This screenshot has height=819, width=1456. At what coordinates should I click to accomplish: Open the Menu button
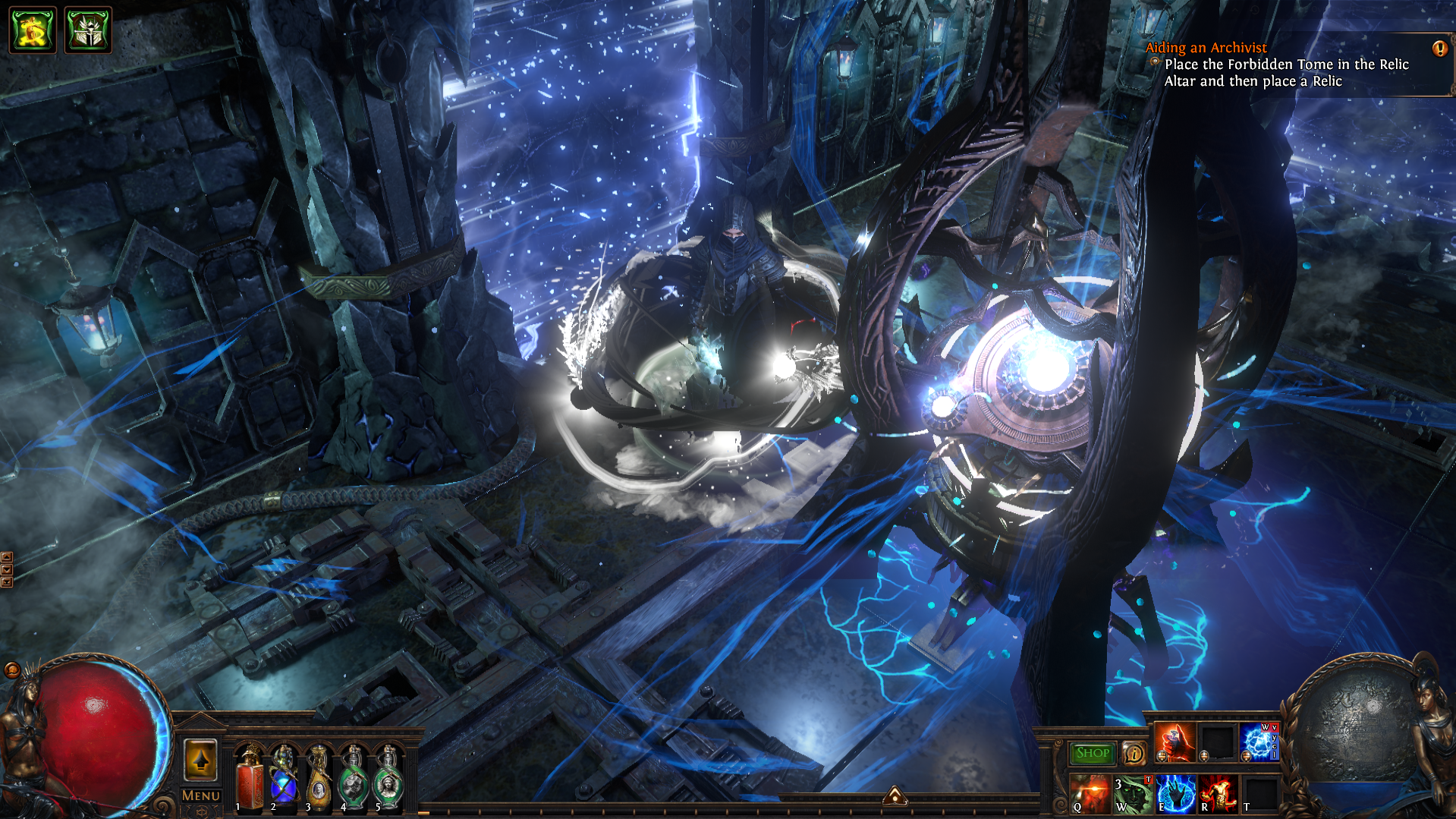coord(200,795)
